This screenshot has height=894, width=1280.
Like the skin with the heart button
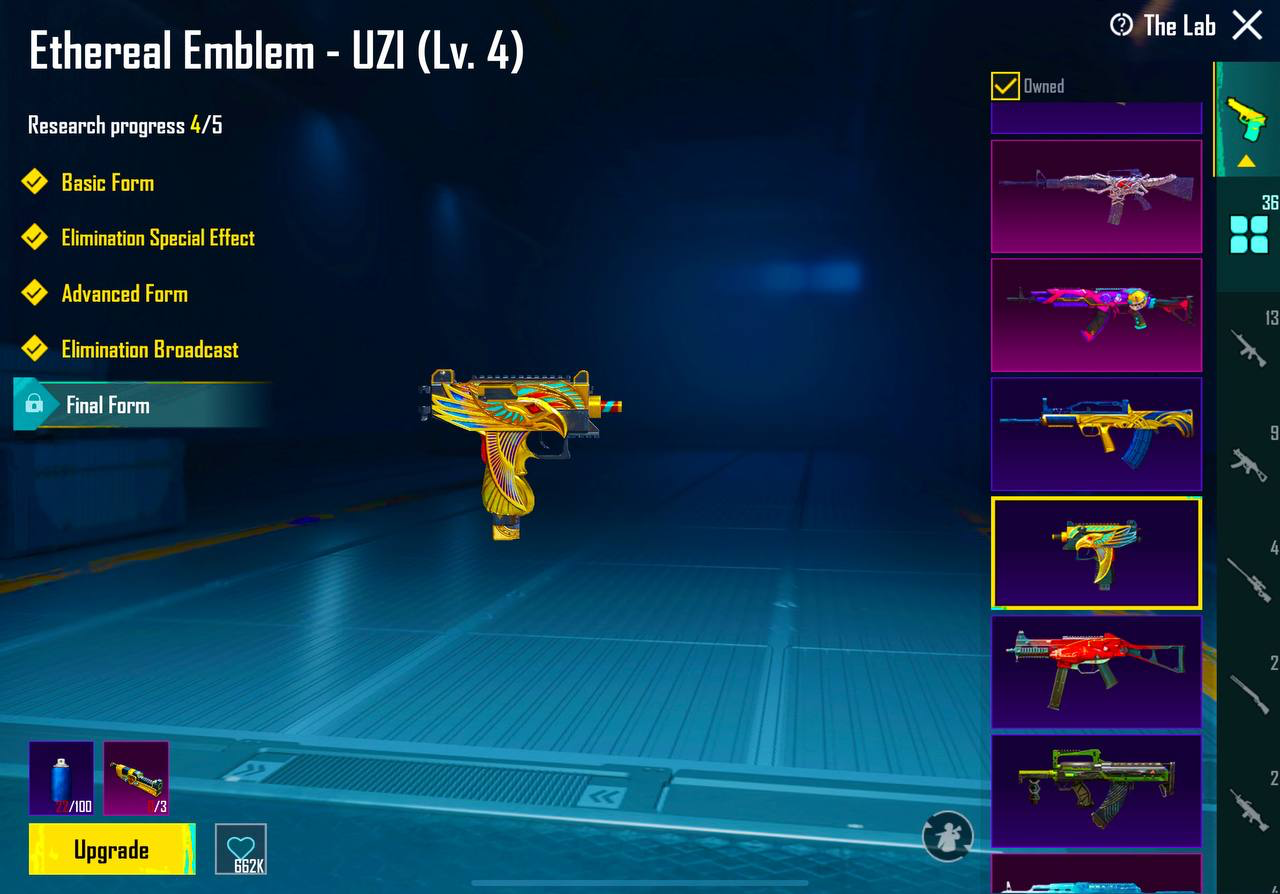[241, 849]
